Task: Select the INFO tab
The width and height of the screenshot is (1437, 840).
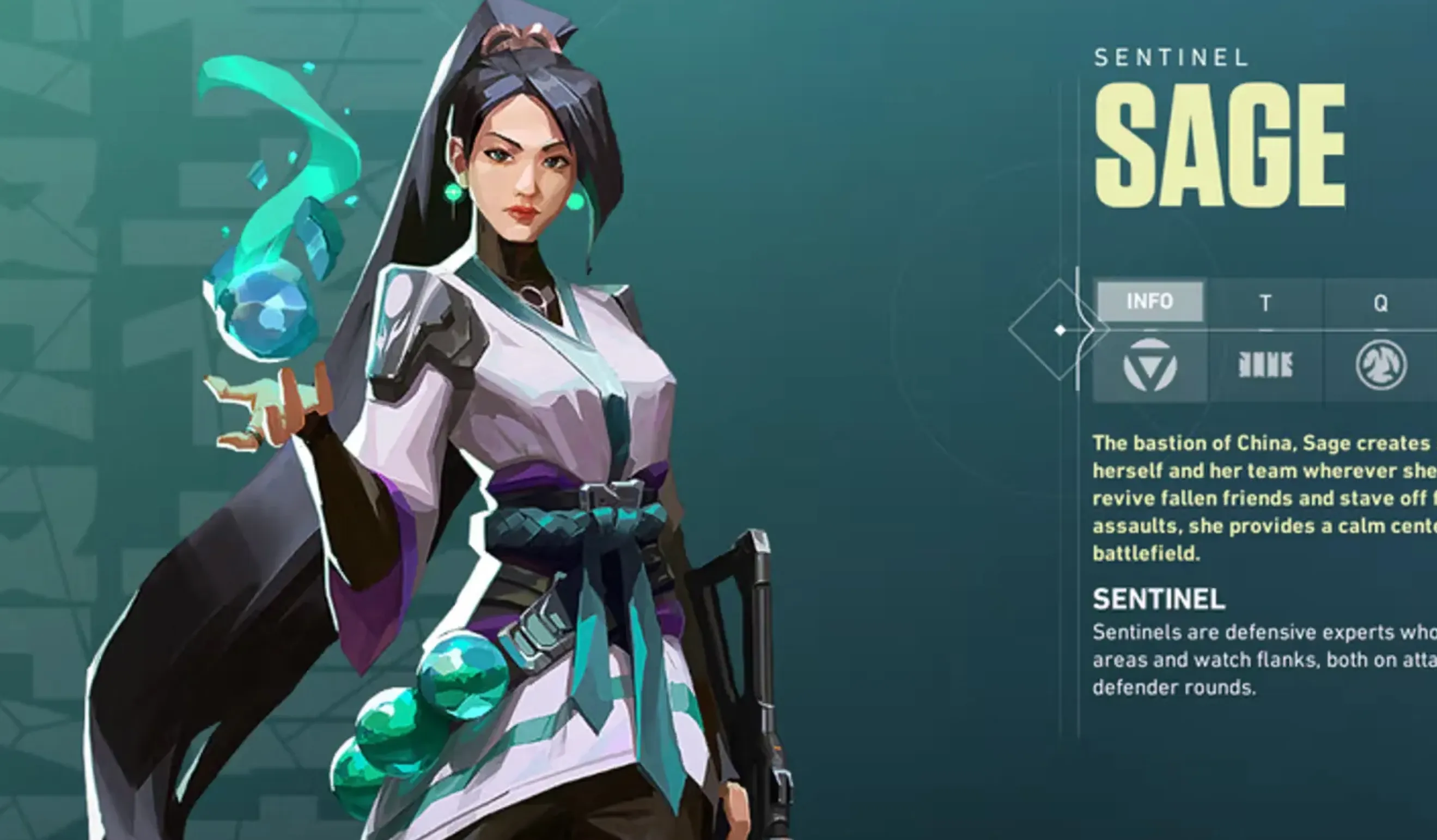Action: tap(1149, 301)
